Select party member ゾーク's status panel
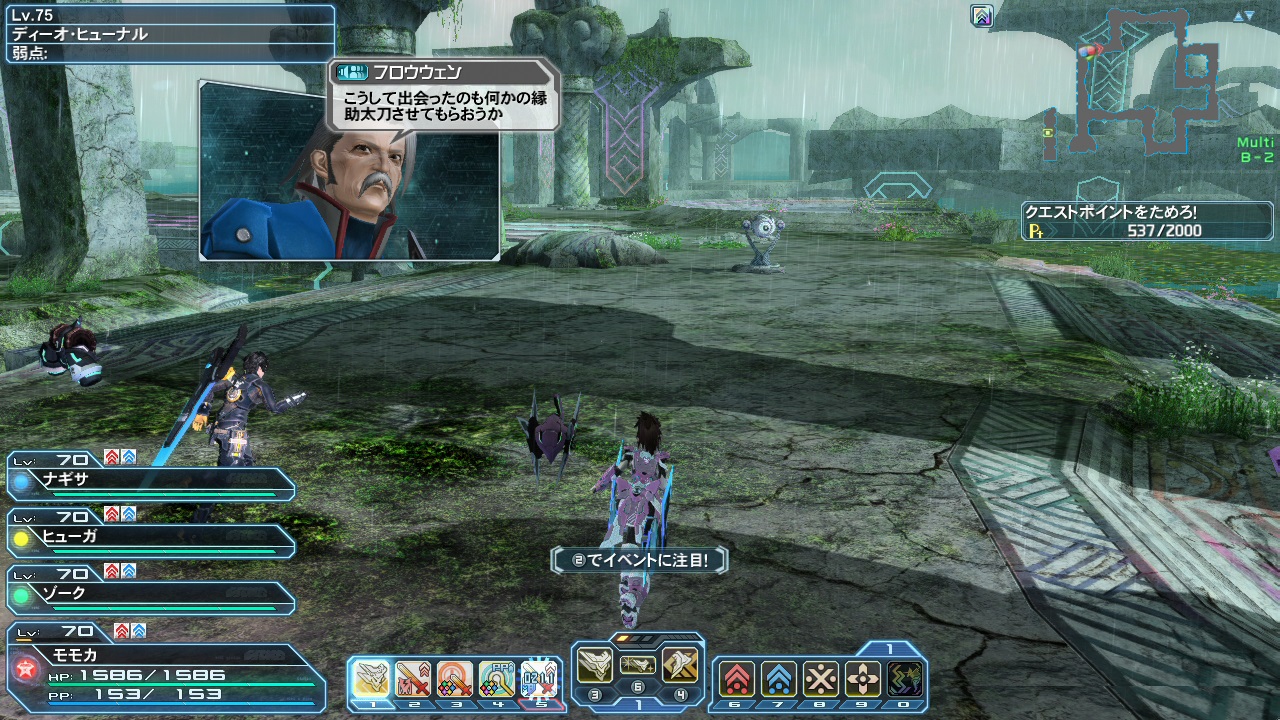 tap(150, 597)
